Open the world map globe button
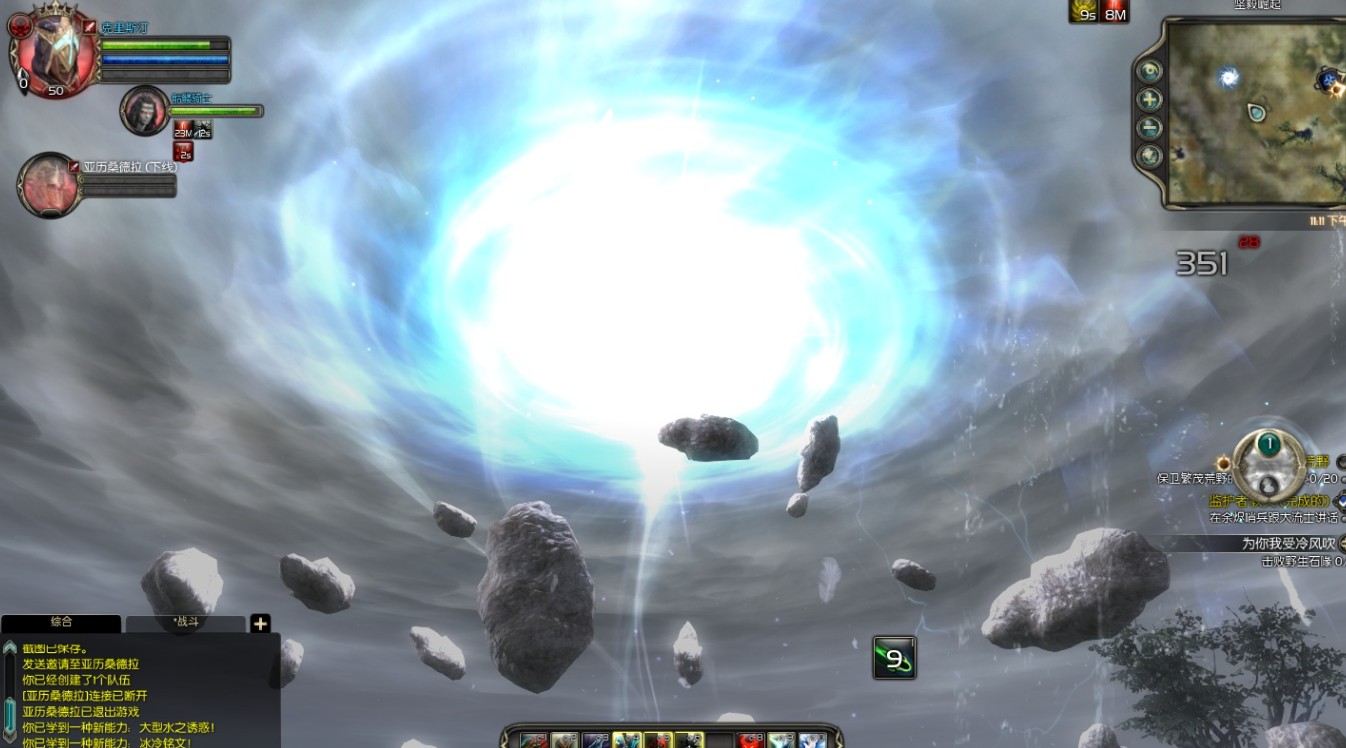This screenshot has height=748, width=1346. 1150,156
